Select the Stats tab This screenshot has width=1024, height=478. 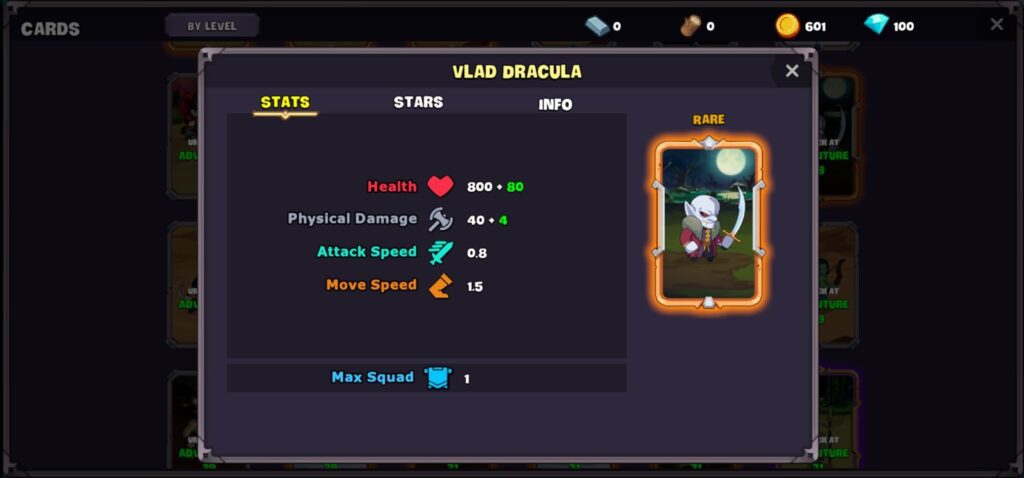[x=285, y=102]
